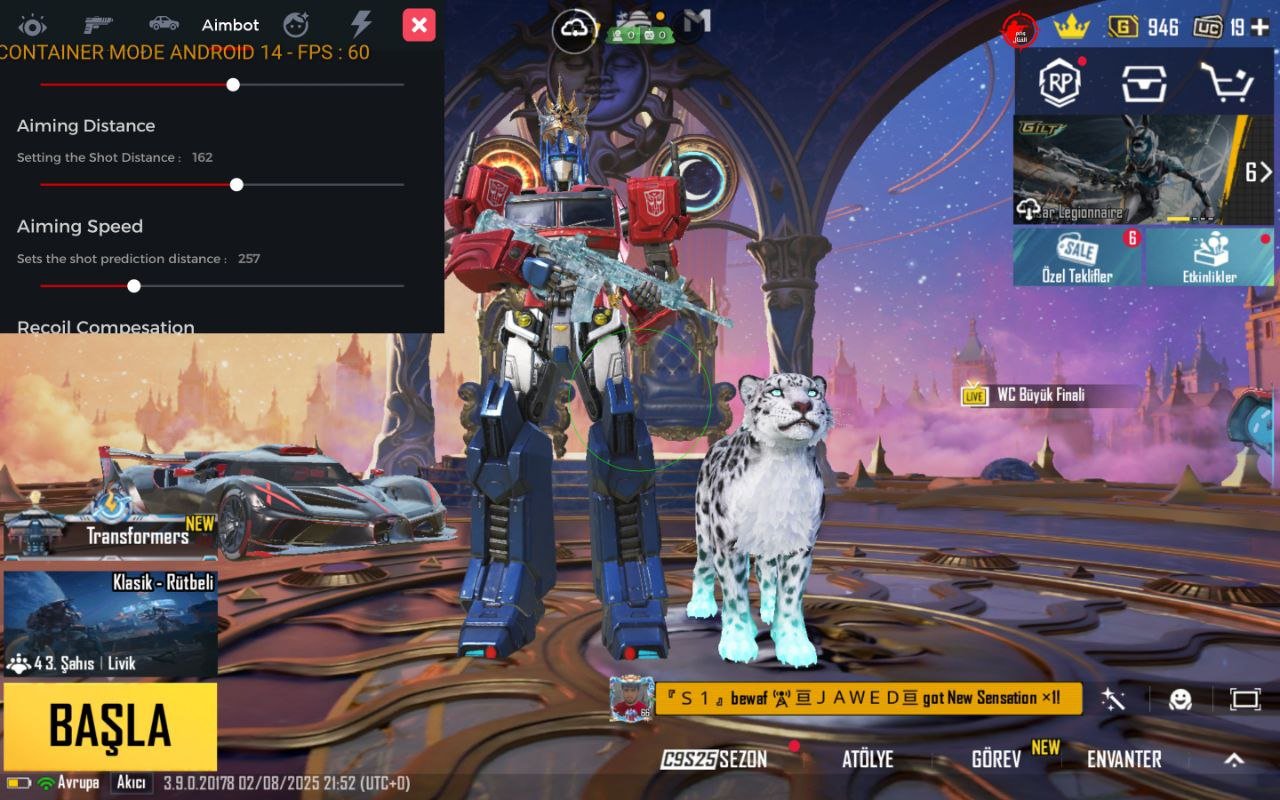Open the crate box icon

tap(1143, 83)
